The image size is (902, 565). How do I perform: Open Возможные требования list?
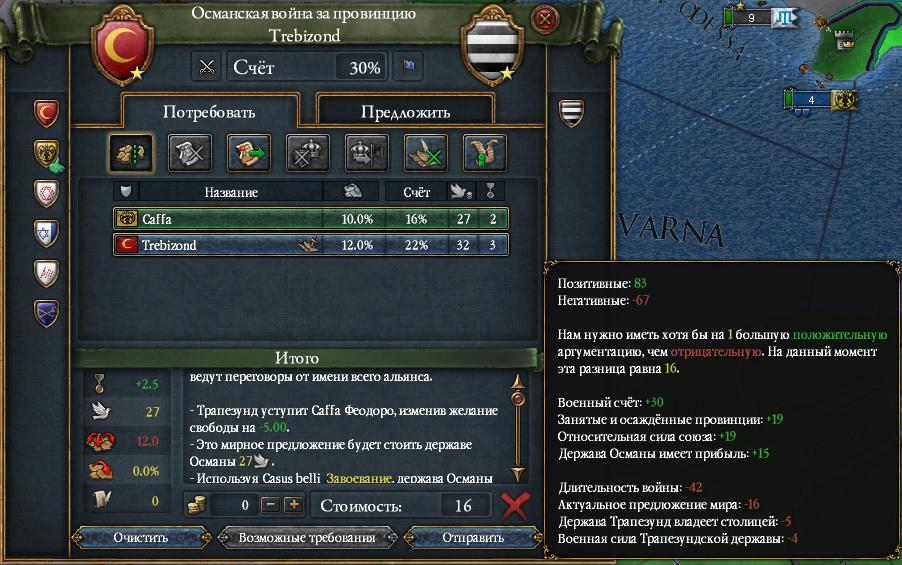(306, 537)
